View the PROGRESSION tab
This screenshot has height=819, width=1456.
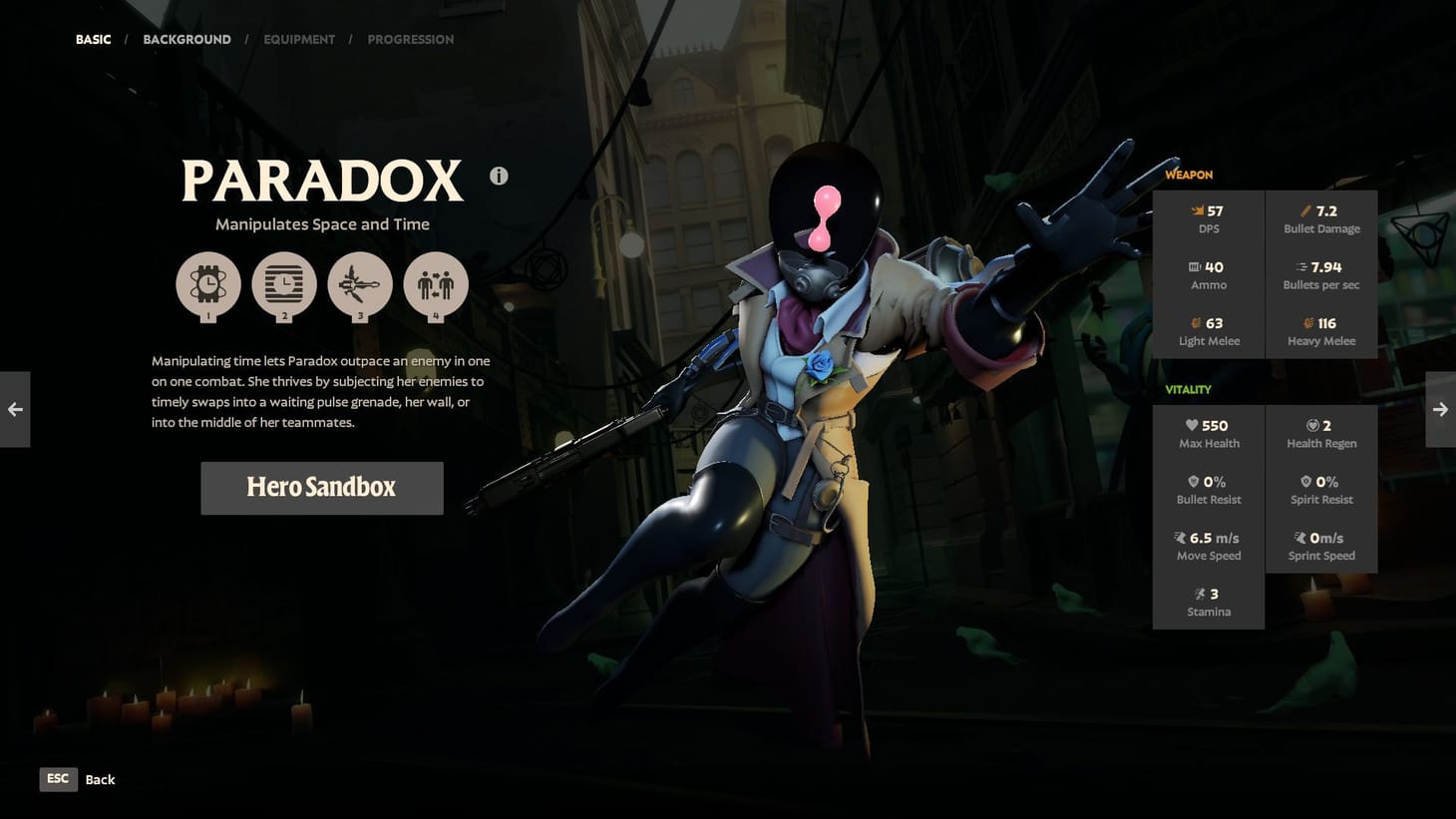click(x=411, y=39)
